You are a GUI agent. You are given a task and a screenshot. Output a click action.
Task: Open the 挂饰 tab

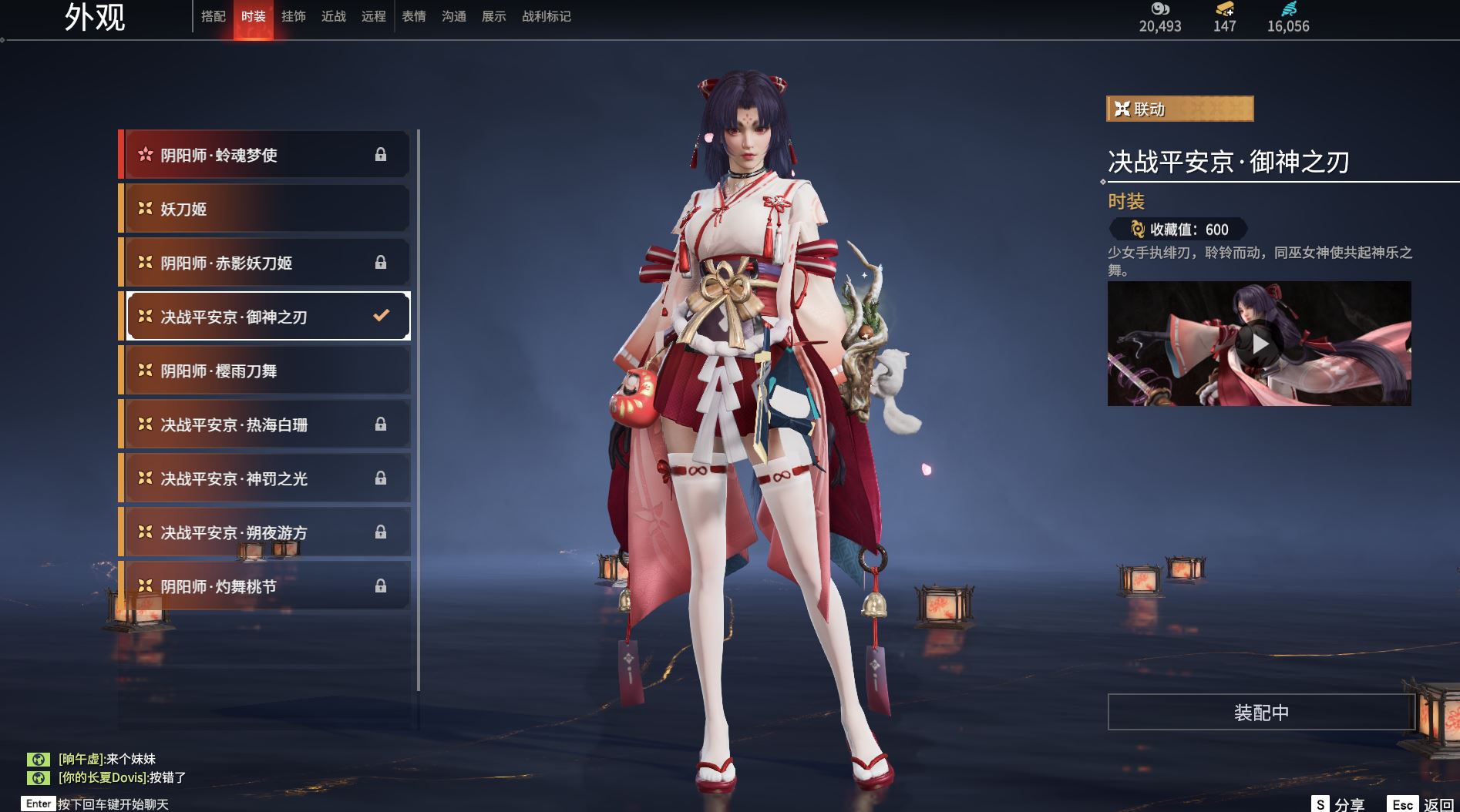pyautogui.click(x=294, y=16)
